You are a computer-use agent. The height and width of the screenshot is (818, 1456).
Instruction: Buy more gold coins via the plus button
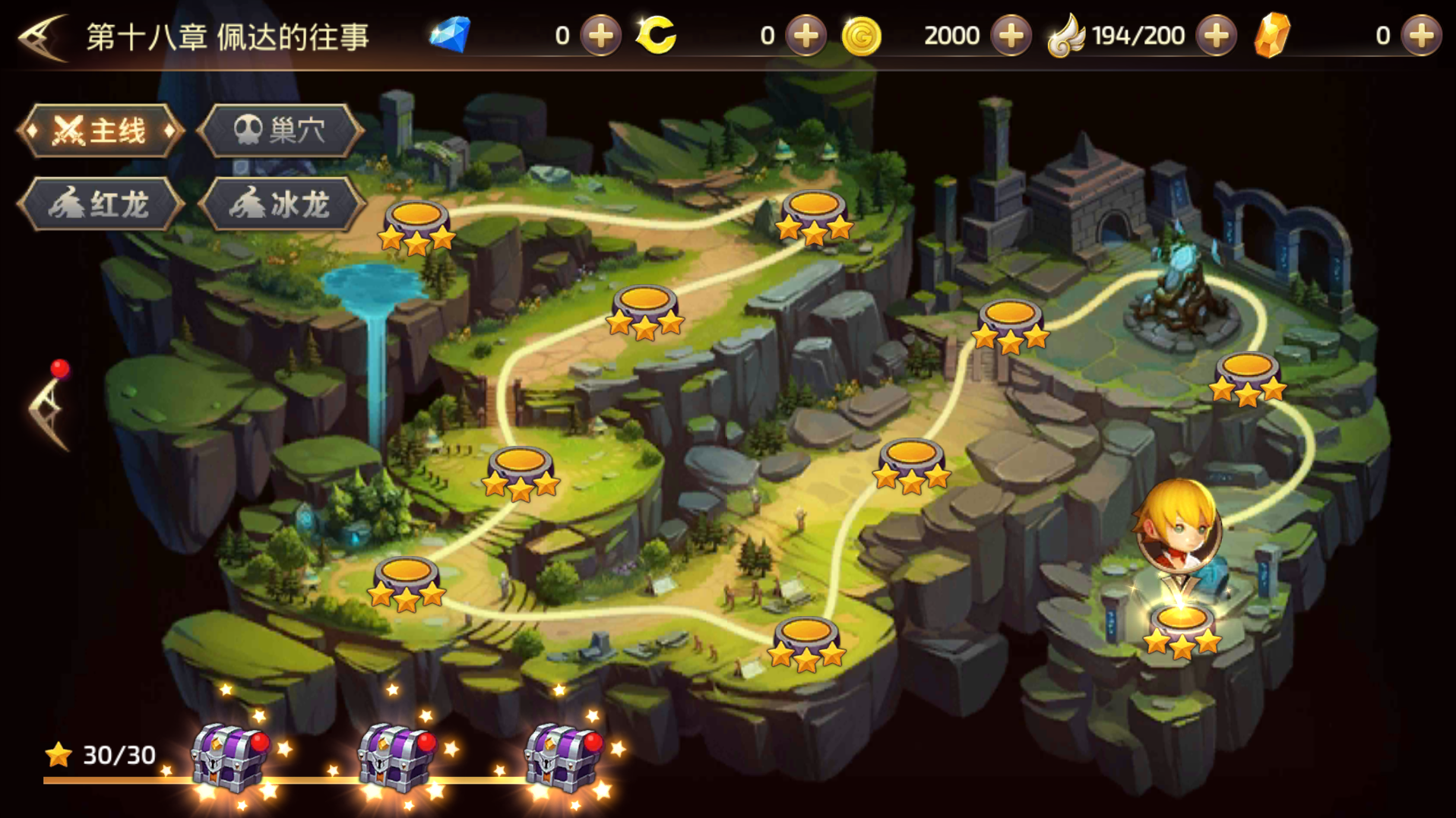(x=1011, y=36)
